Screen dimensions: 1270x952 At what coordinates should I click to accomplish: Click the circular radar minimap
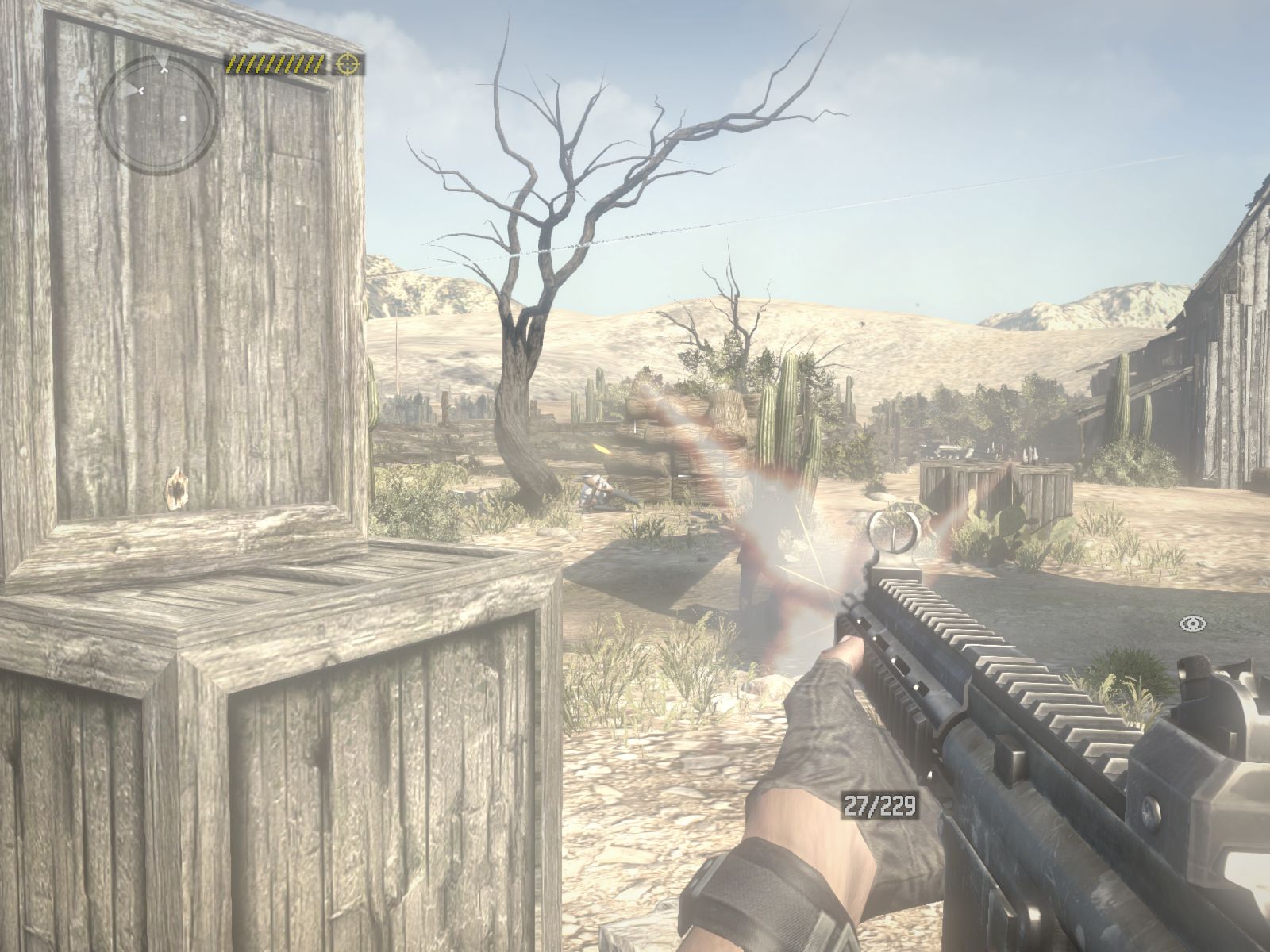(x=158, y=115)
